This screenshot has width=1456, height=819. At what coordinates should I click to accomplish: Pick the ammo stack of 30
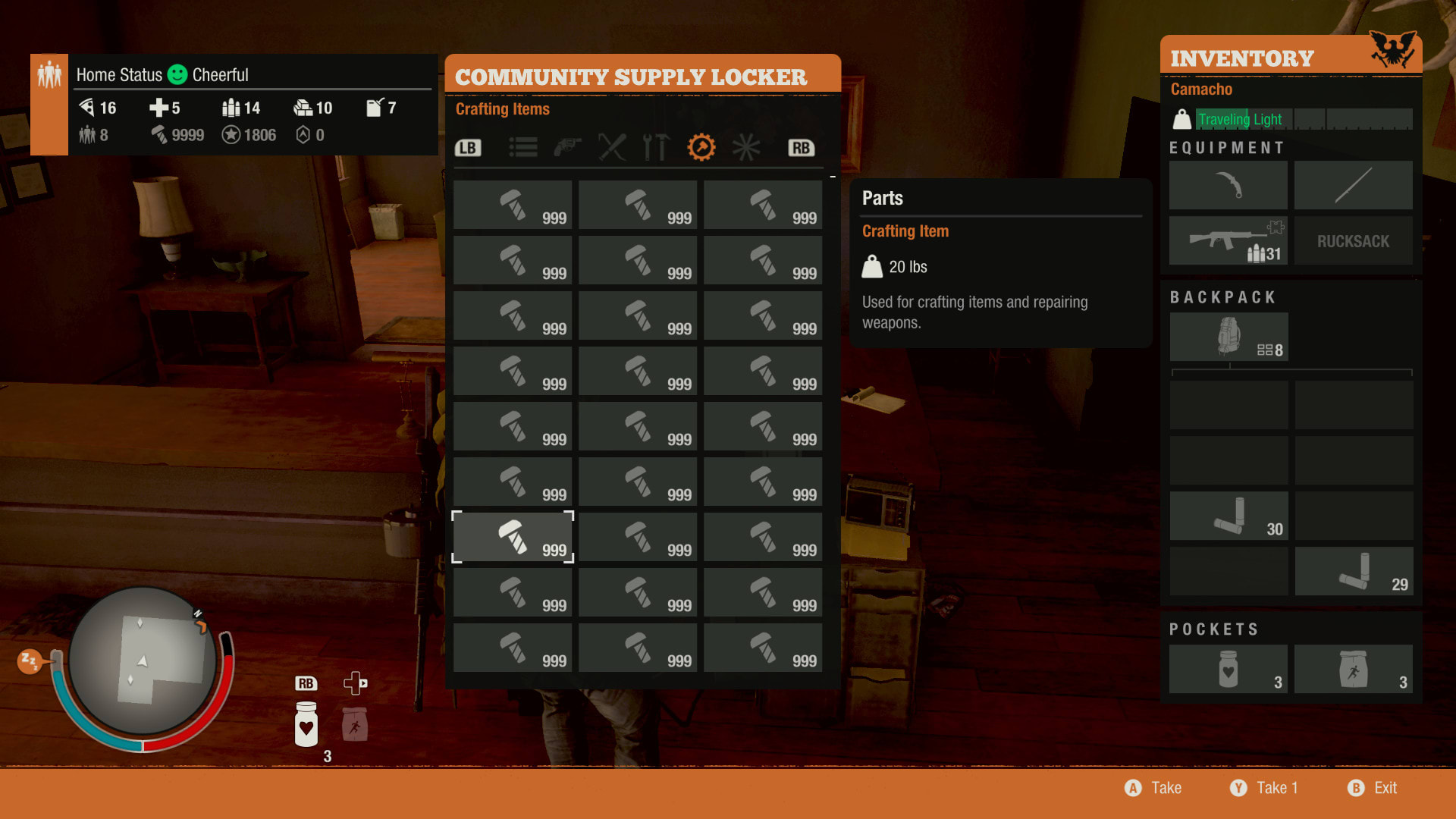[1228, 516]
